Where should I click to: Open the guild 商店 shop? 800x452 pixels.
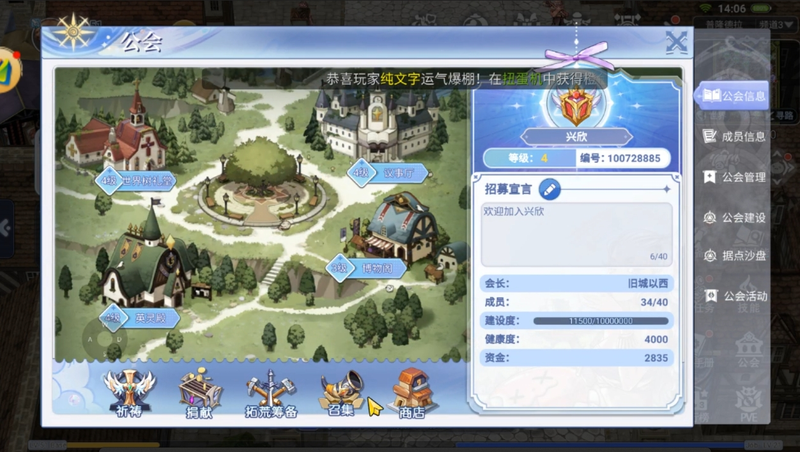coord(411,391)
